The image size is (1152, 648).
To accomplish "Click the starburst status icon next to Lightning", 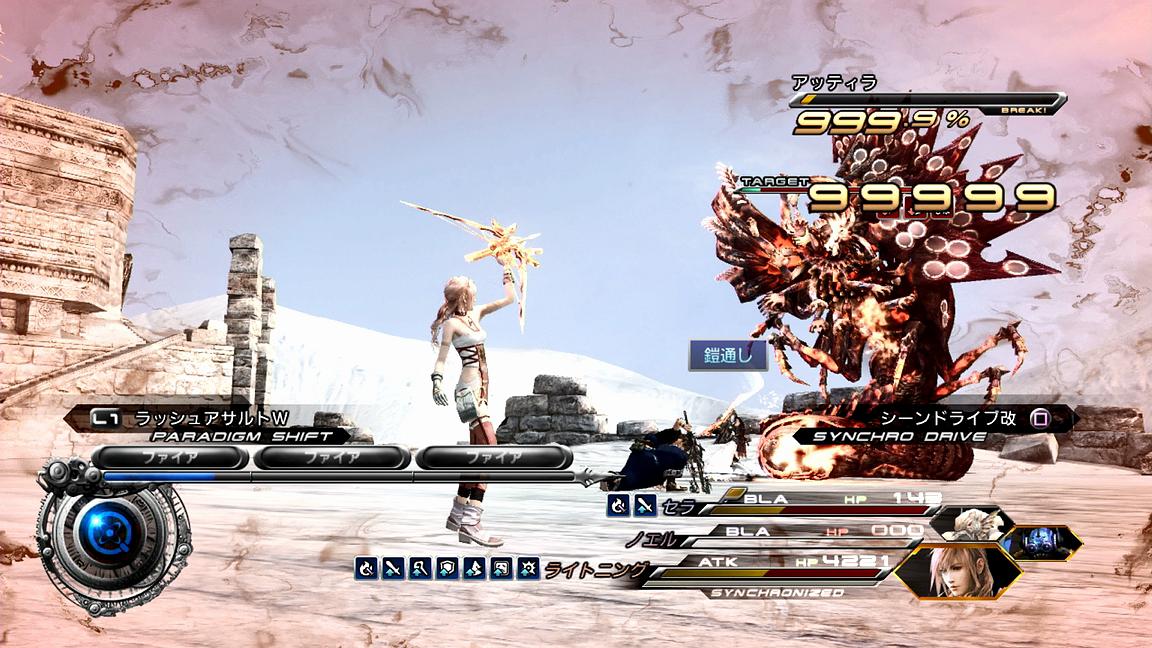I will click(526, 569).
